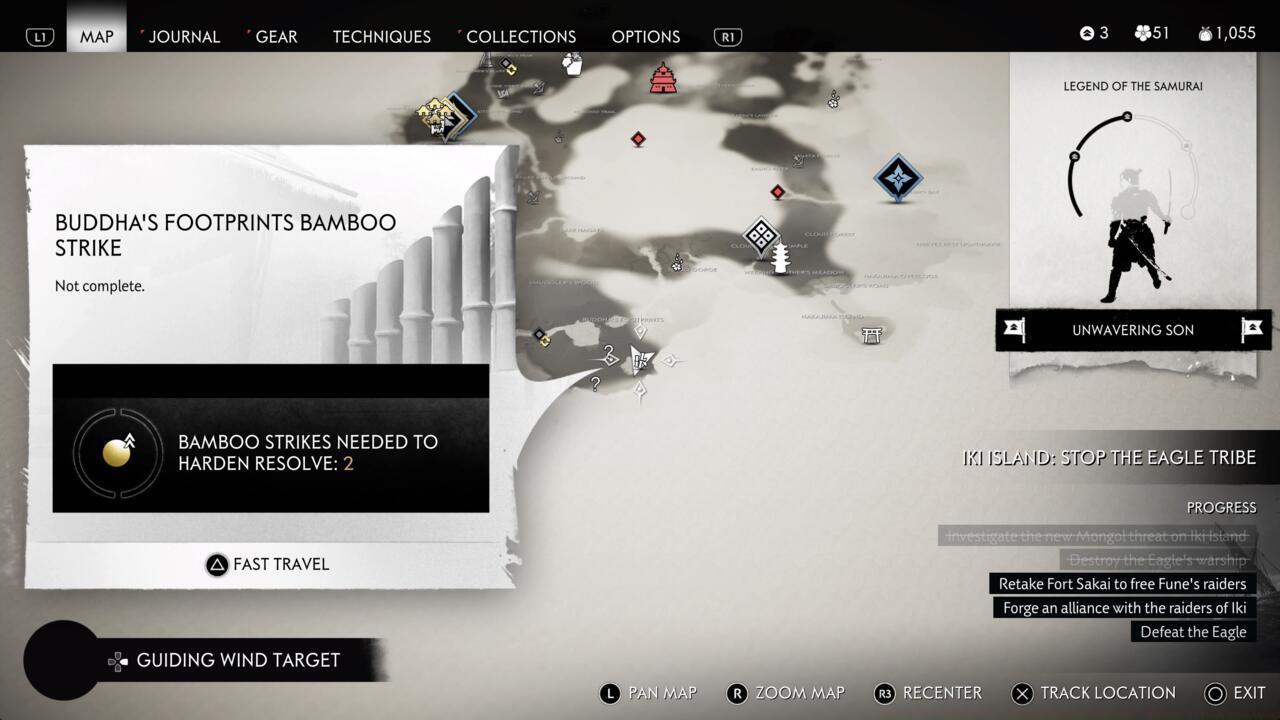Image resolution: width=1280 pixels, height=720 pixels.
Task: Fast travel to Buddha's Footprints Bamboo Strike
Action: (268, 564)
